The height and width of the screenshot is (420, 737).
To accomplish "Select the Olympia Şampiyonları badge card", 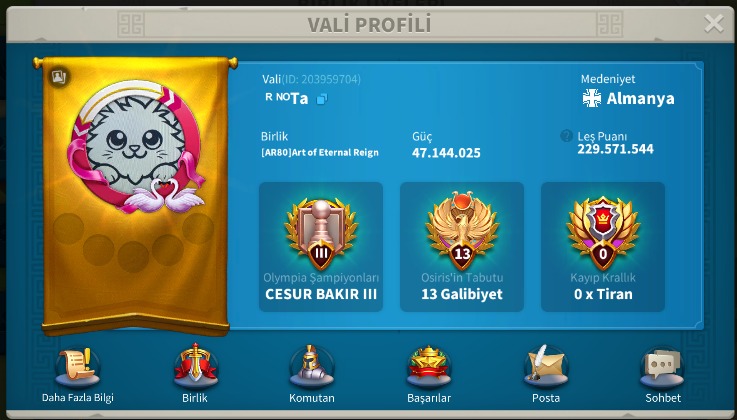I will 321,246.
